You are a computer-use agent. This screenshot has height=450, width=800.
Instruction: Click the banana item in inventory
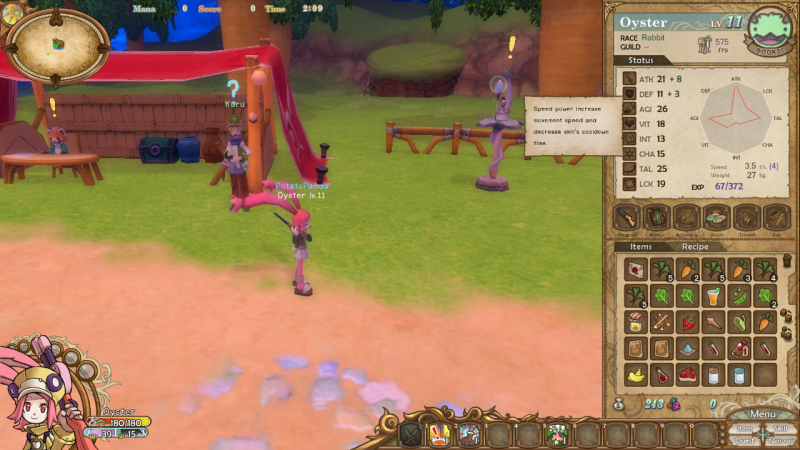(635, 375)
